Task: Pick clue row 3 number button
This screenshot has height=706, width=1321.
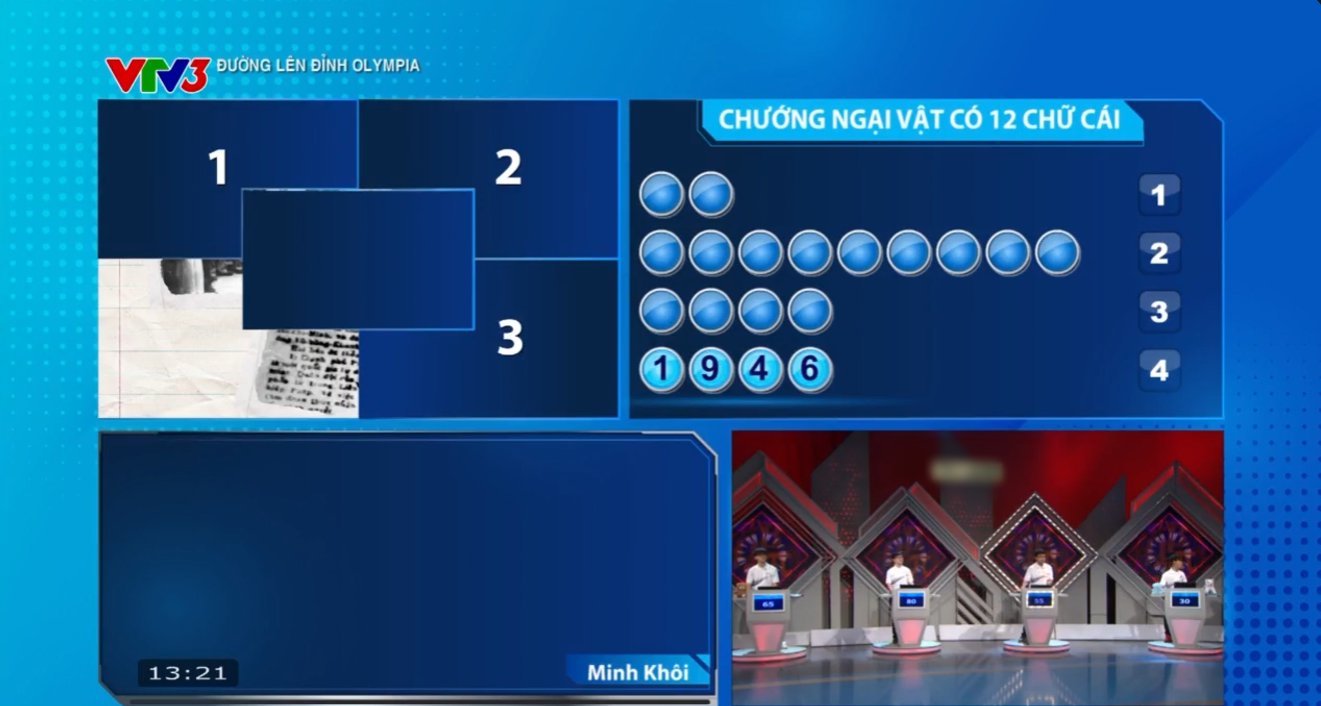Action: [x=1159, y=312]
